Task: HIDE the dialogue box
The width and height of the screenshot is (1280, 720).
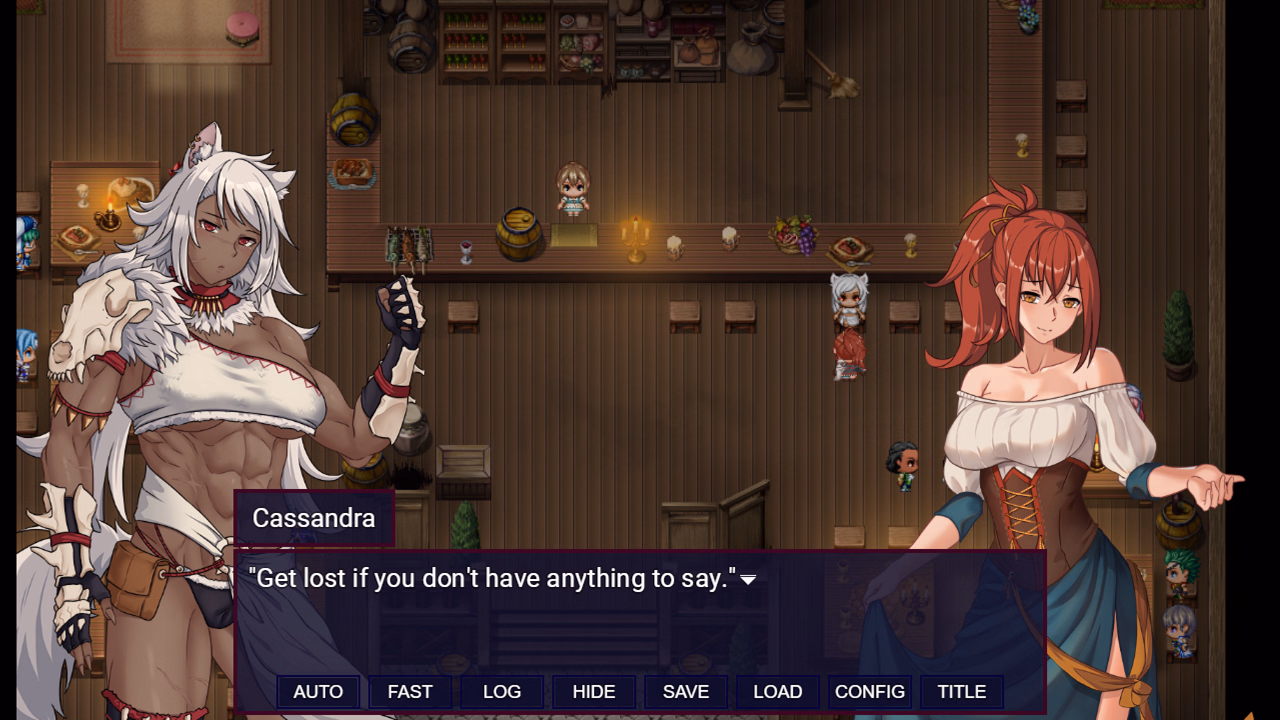Action: click(593, 691)
